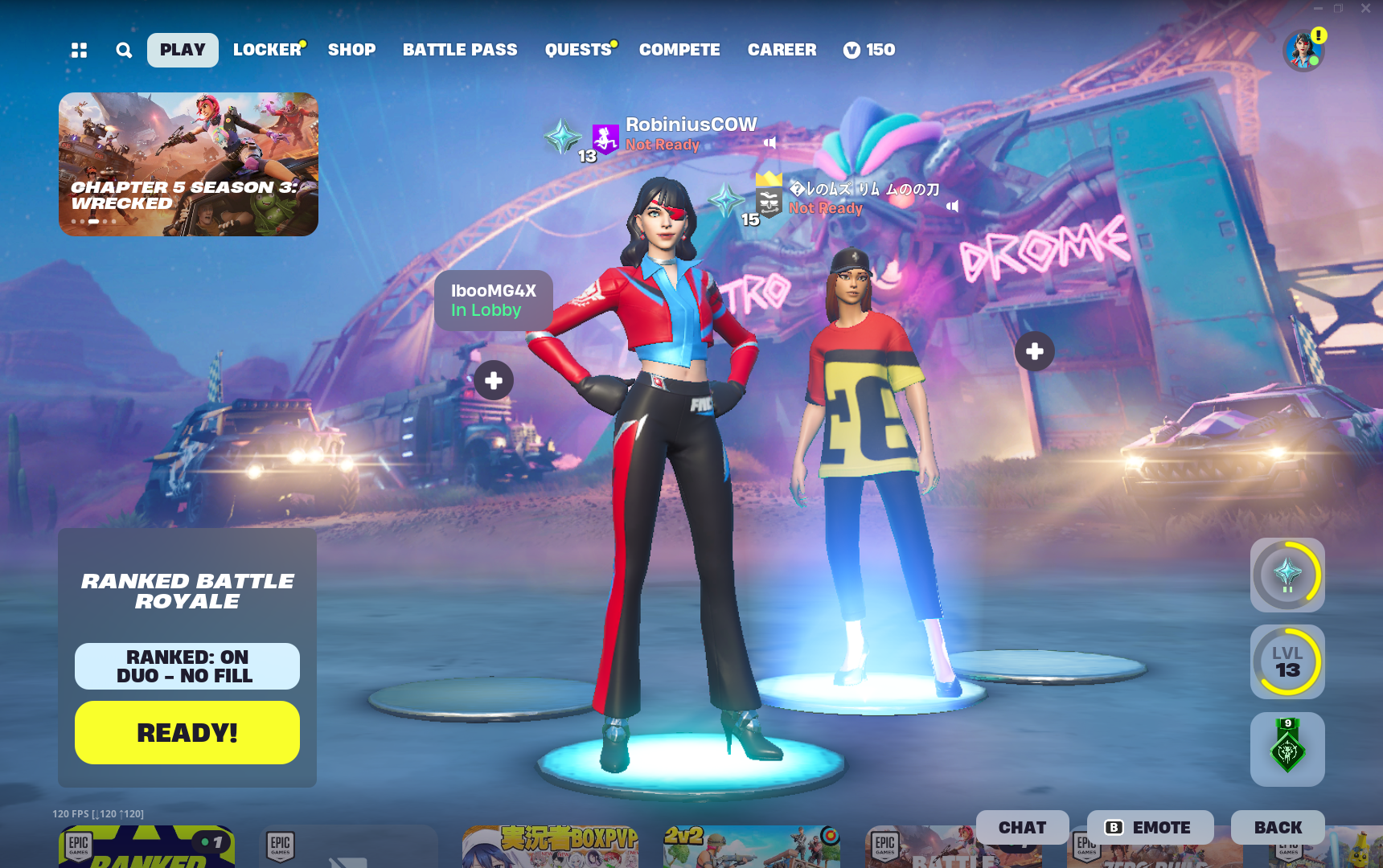Image resolution: width=1383 pixels, height=868 pixels.
Task: Switch to the Compete tab
Action: click(679, 50)
